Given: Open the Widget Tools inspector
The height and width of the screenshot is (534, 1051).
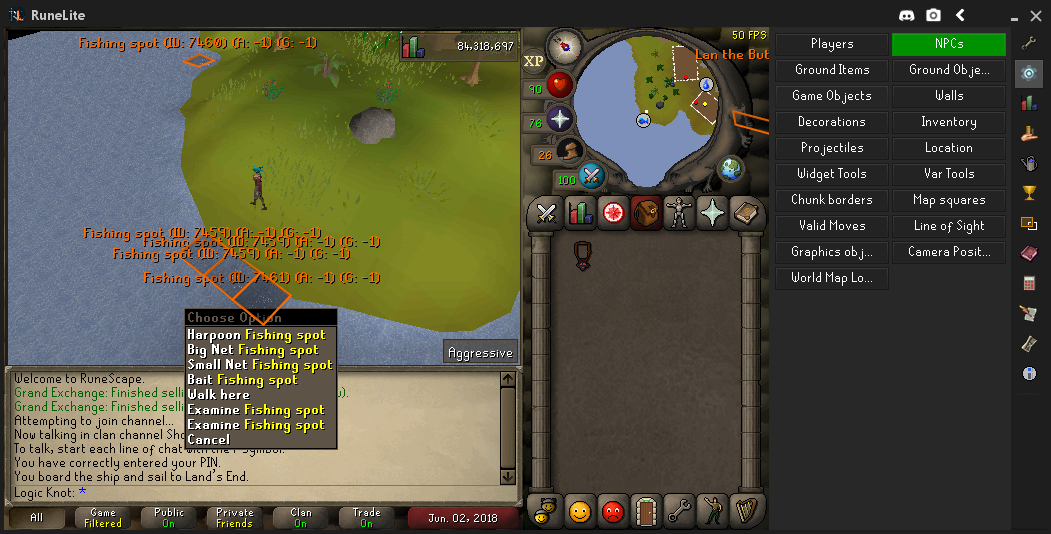Looking at the screenshot, I should 832,174.
